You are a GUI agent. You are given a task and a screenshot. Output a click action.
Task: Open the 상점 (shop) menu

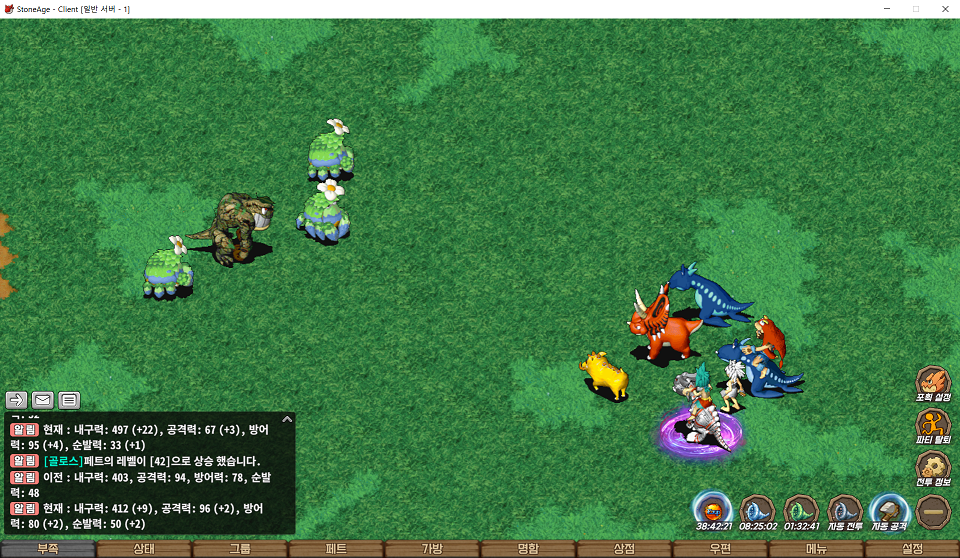coord(624,549)
